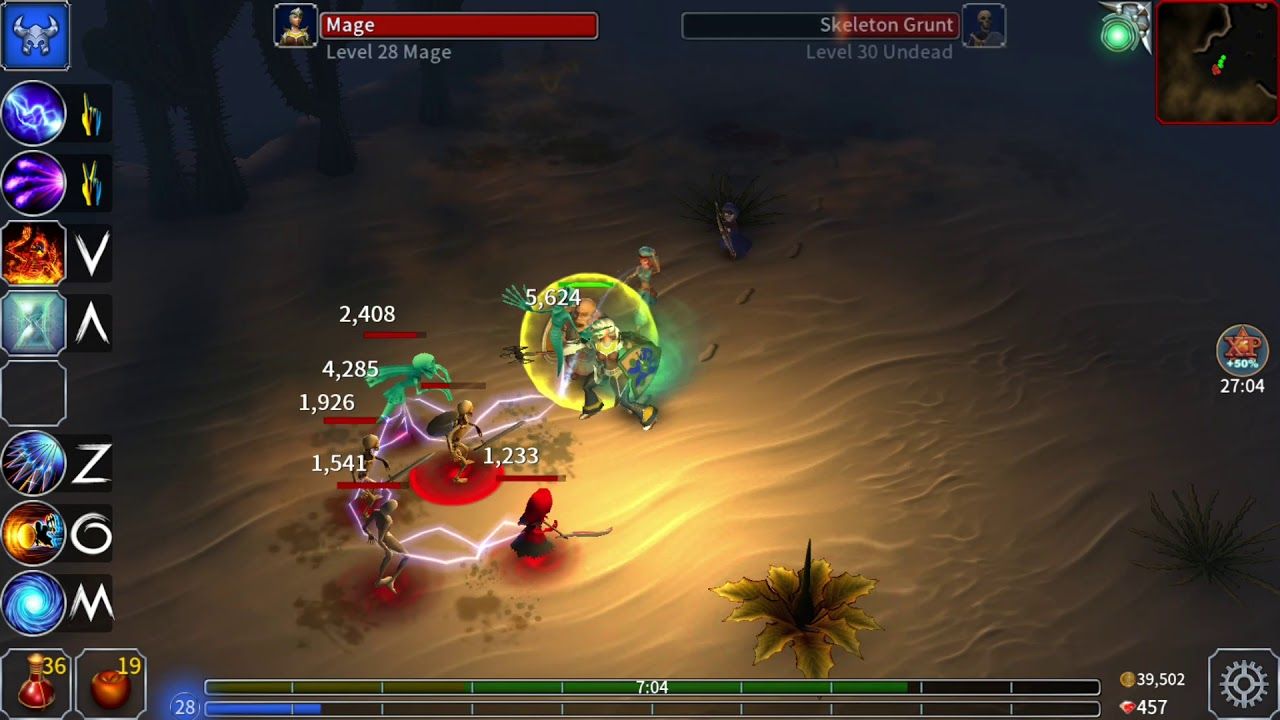
Task: Cast the purple Arcane Bolts ability
Action: pos(36,183)
